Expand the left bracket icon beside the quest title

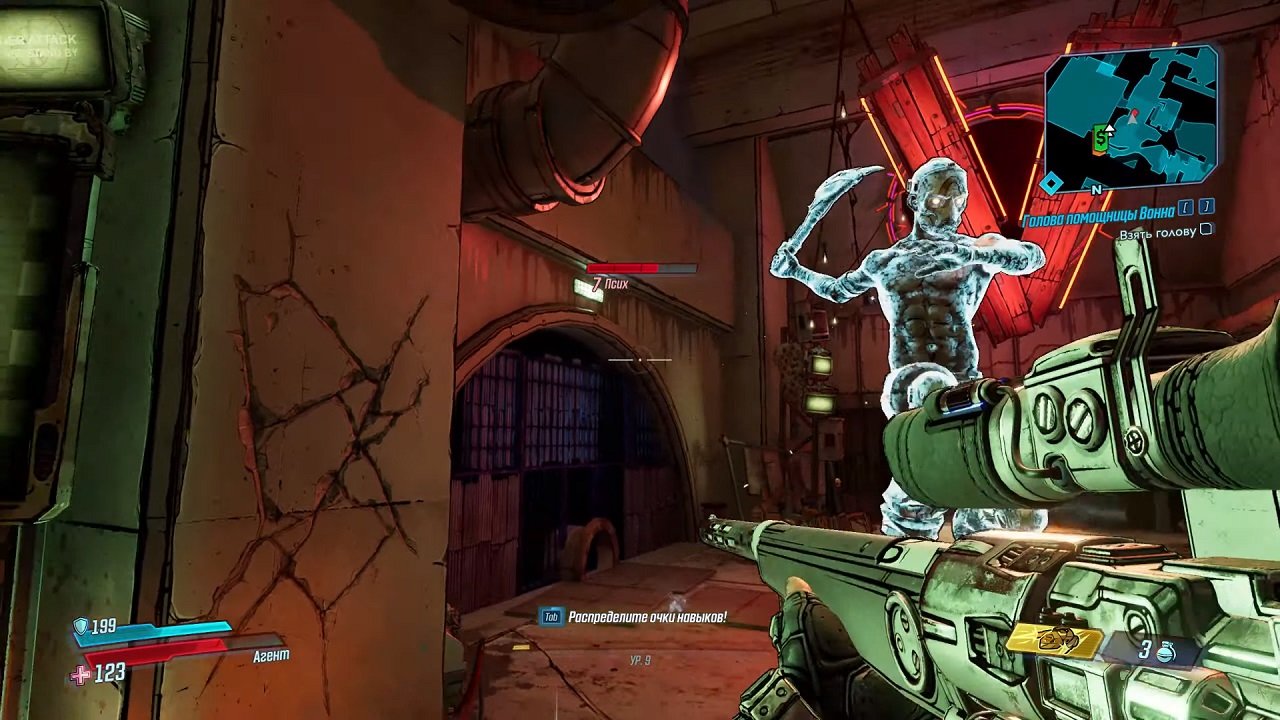coord(1183,209)
